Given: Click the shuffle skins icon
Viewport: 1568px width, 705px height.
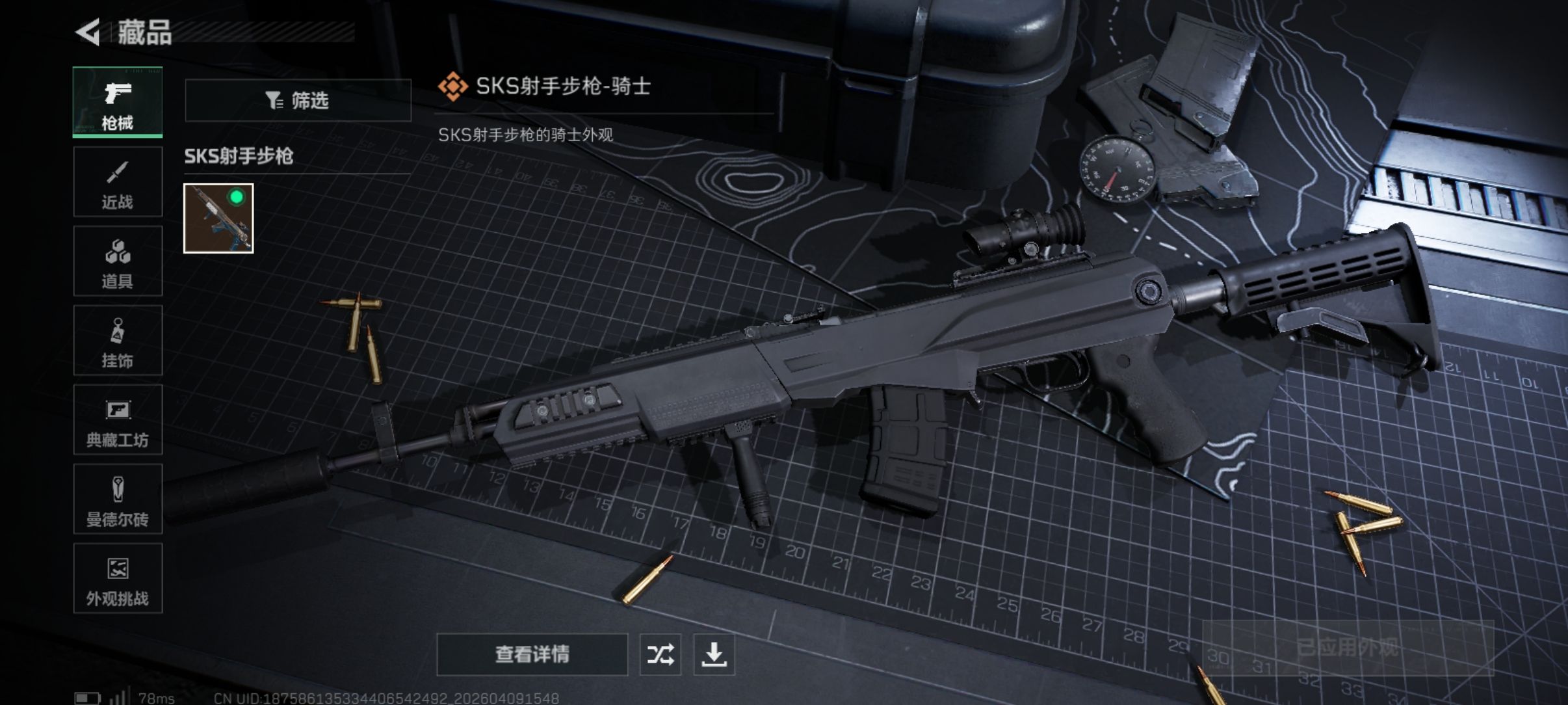Looking at the screenshot, I should (661, 655).
